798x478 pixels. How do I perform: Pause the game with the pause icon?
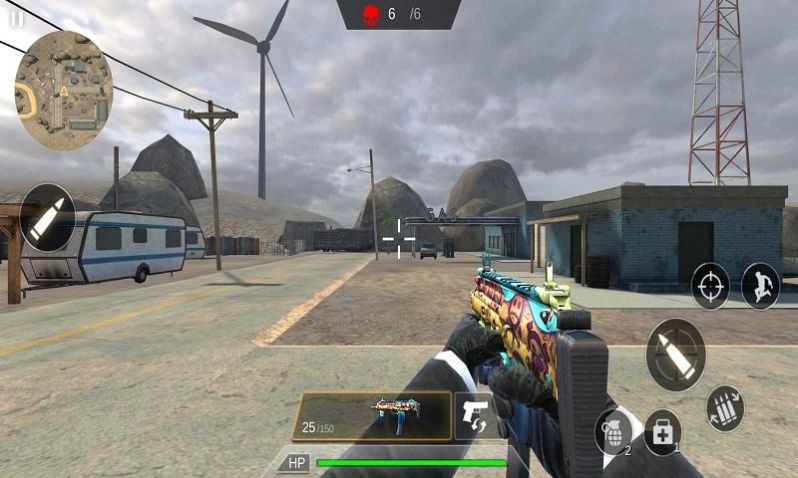coord(16,19)
